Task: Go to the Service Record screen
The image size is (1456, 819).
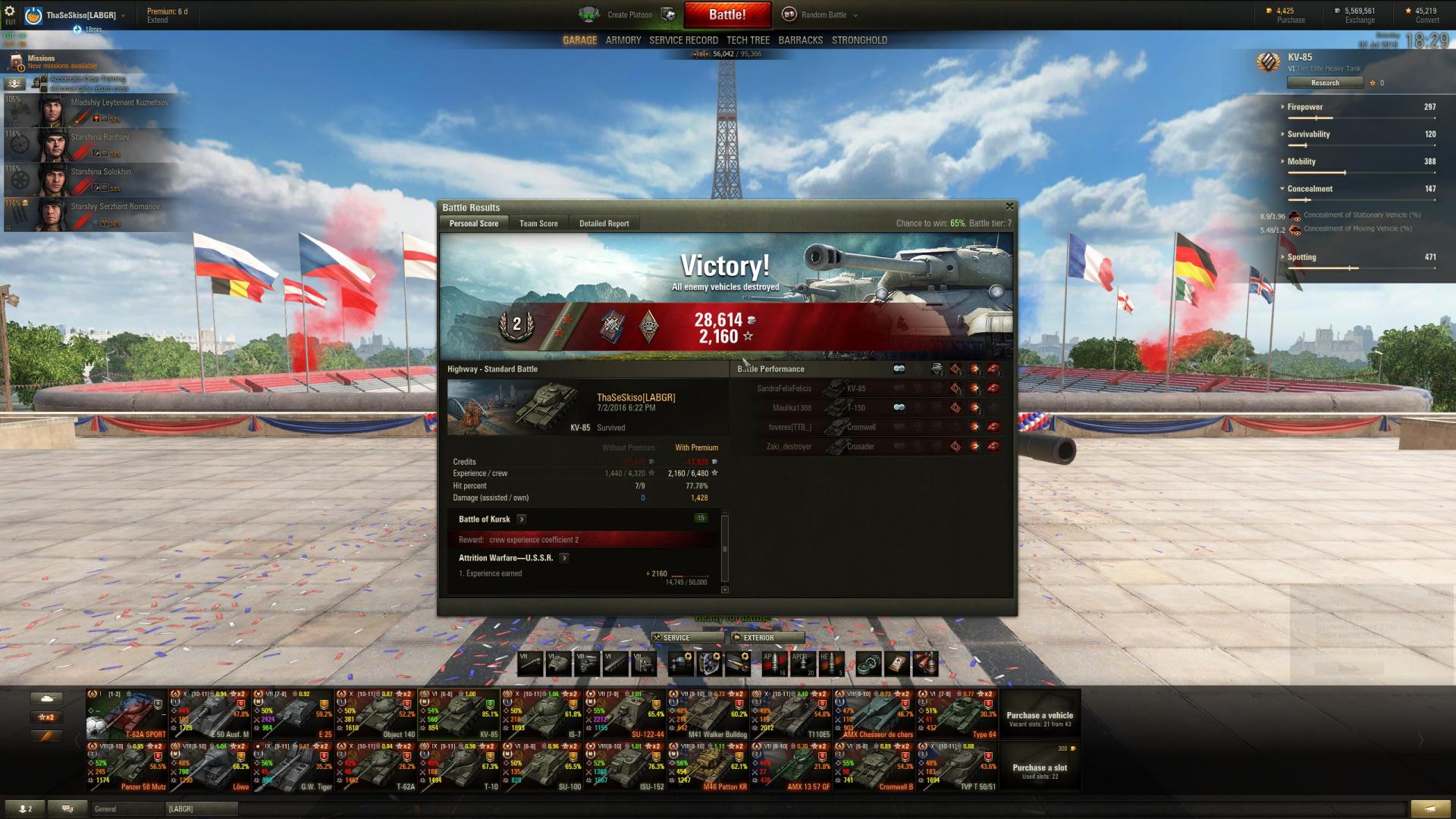Action: click(x=683, y=40)
